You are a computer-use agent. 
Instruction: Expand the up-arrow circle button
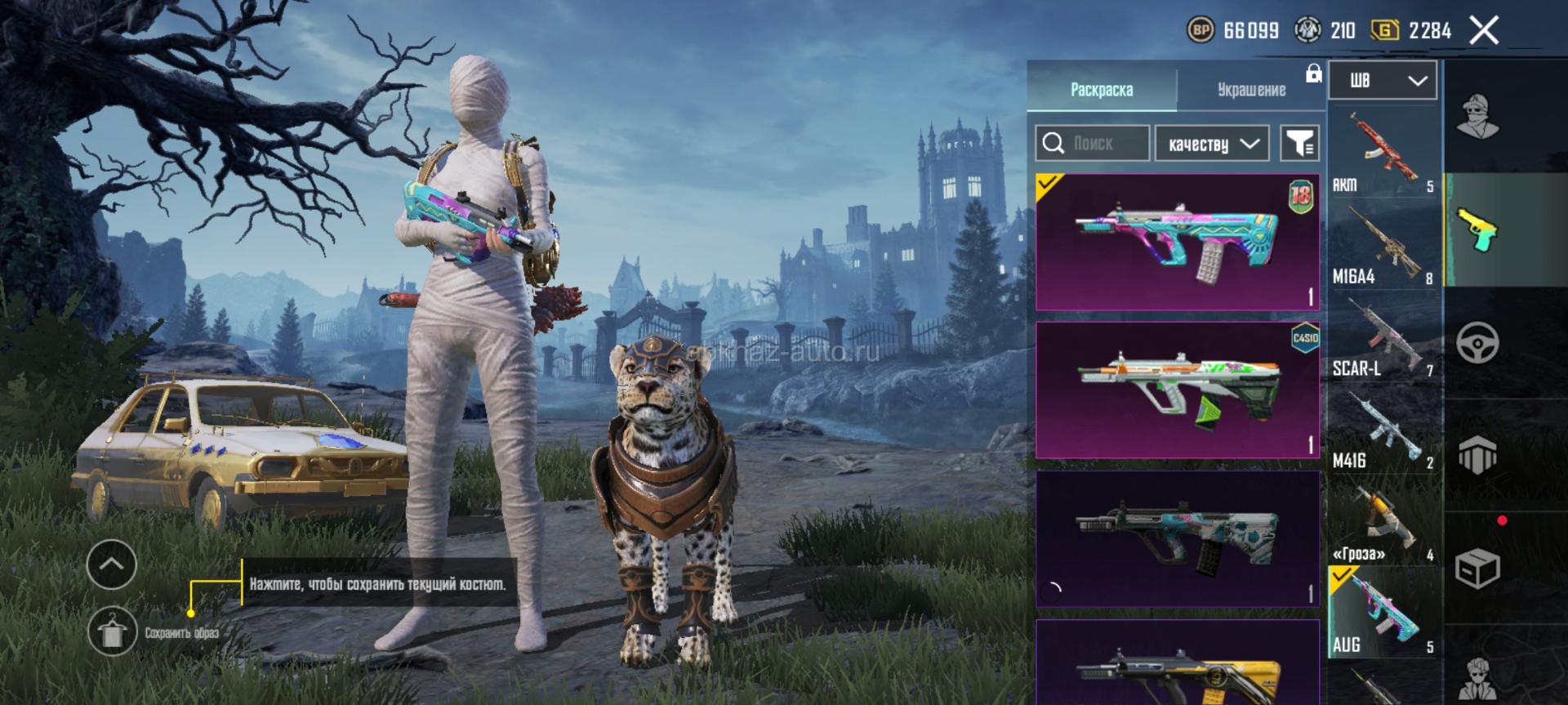tap(112, 564)
